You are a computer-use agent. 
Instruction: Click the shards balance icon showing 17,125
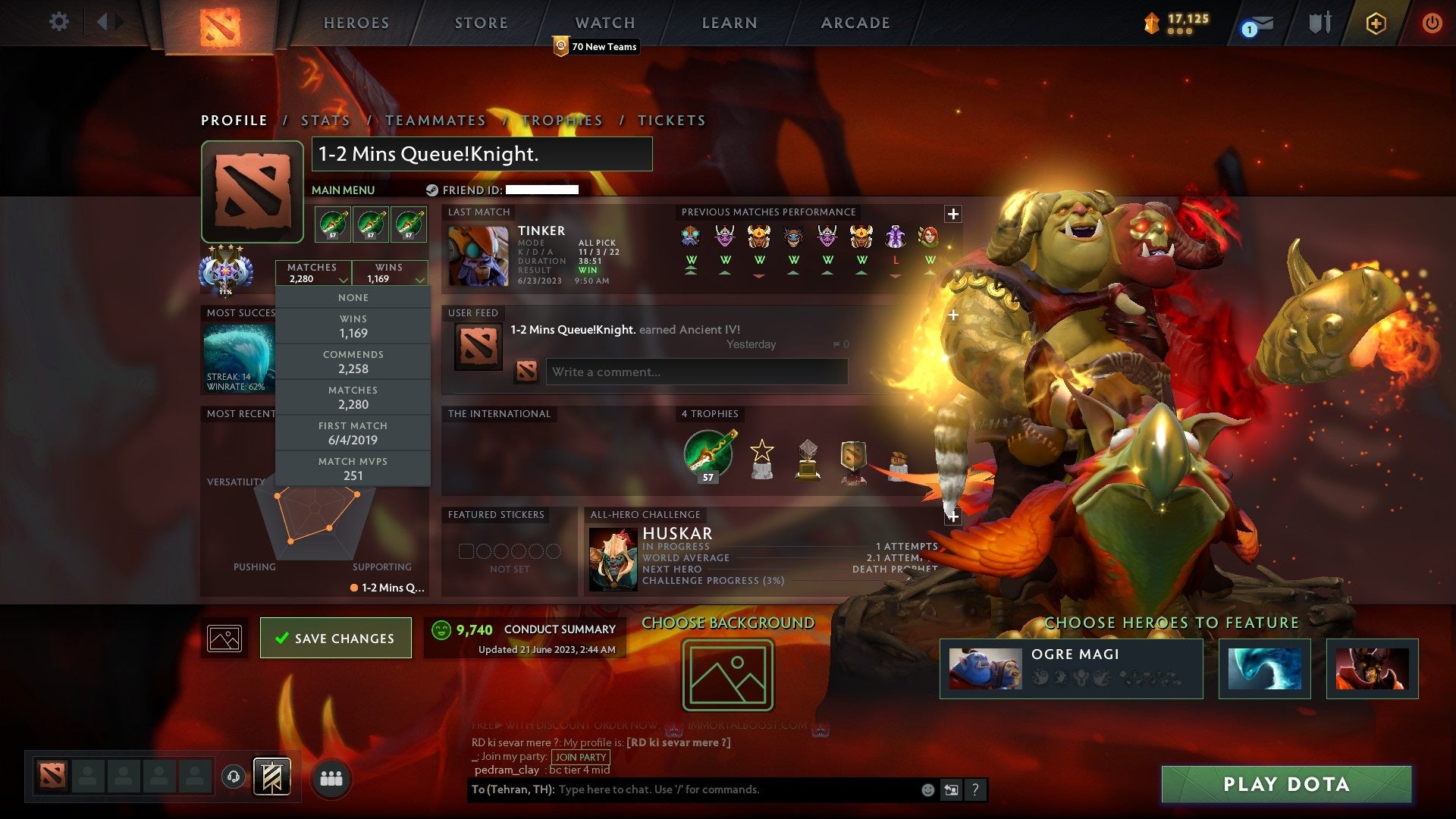point(1152,23)
